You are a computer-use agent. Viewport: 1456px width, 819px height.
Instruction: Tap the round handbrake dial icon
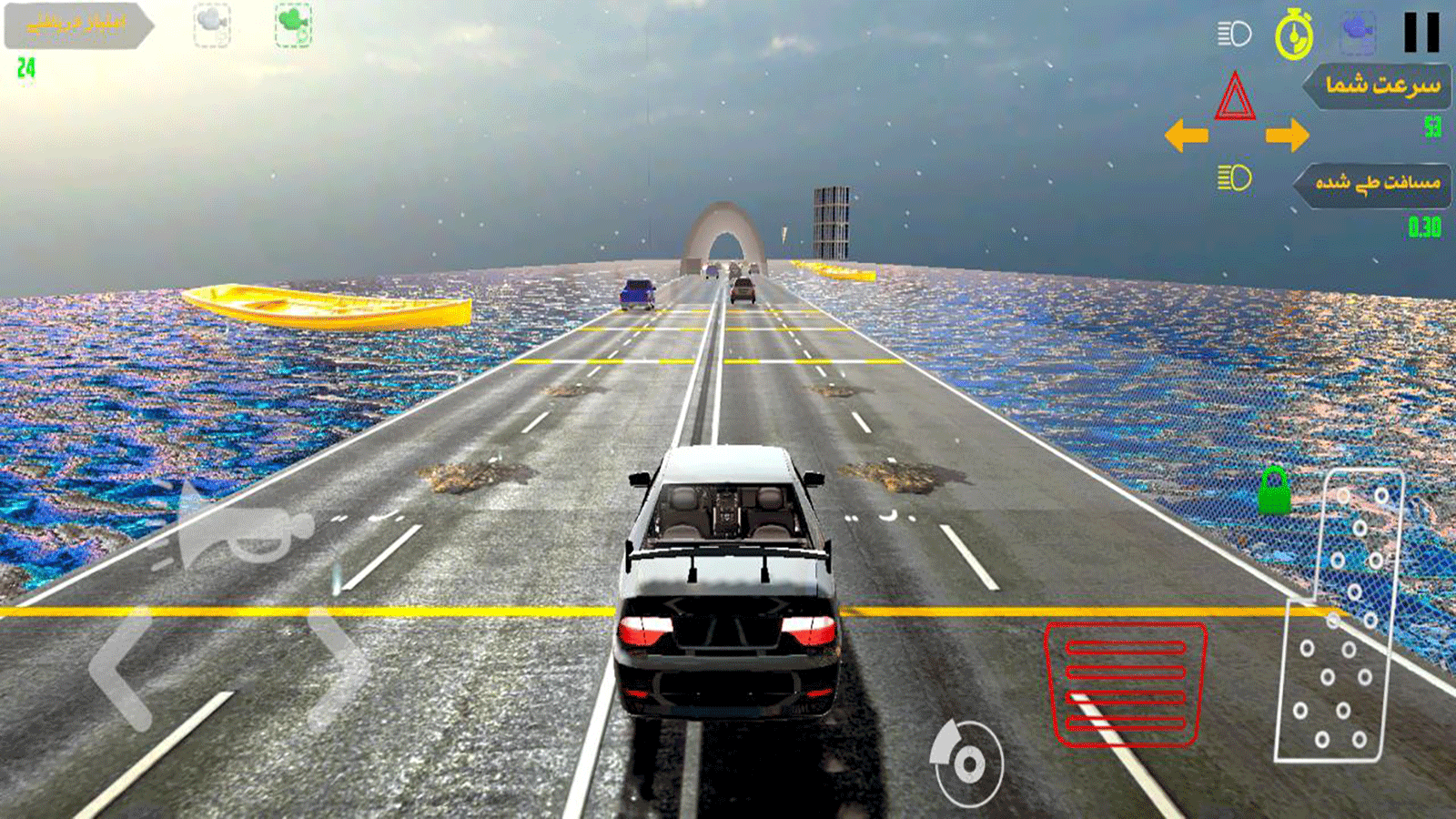pyautogui.click(x=967, y=763)
